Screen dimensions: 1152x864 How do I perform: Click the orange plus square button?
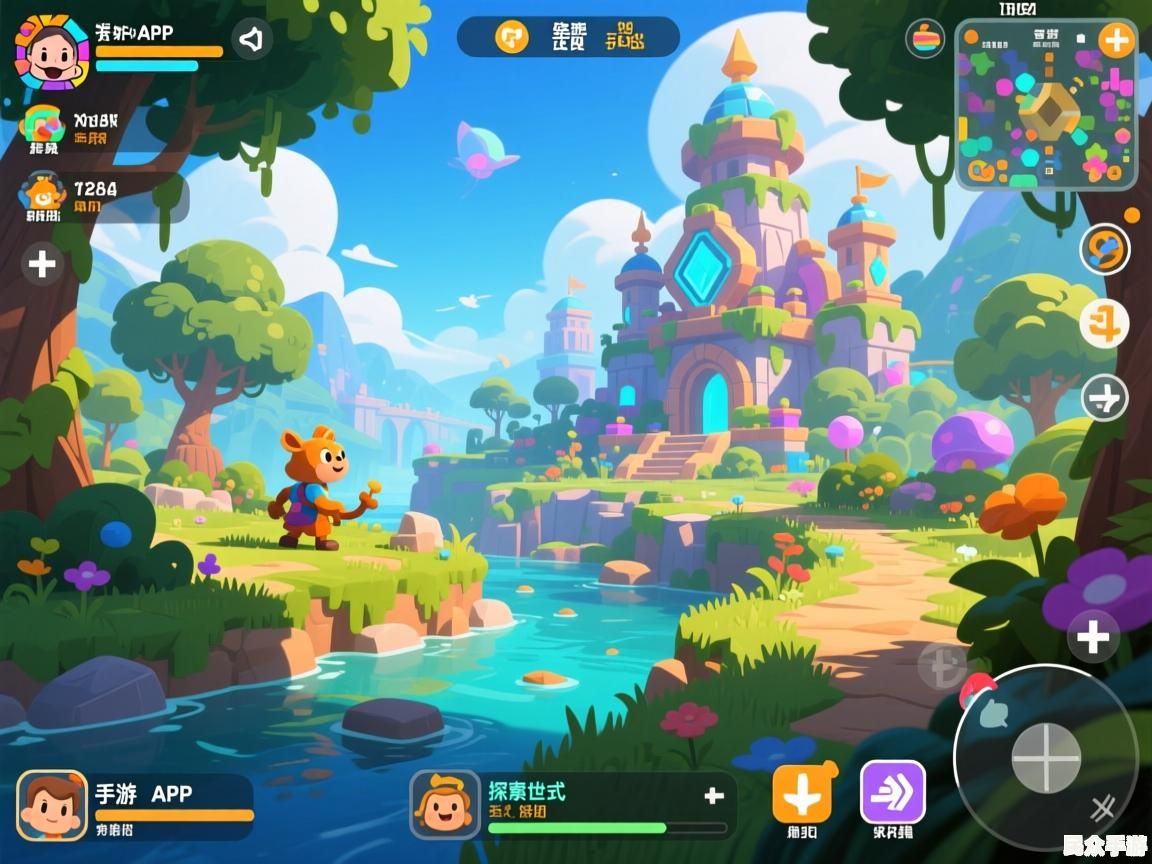tap(802, 794)
